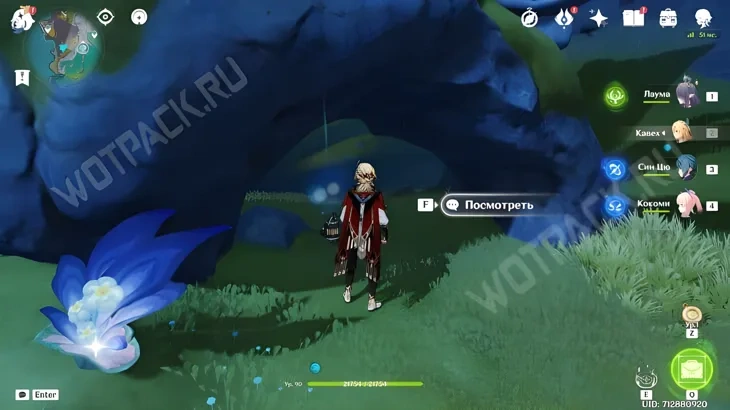The width and height of the screenshot is (730, 410).
Task: Open the character profile icon in top bar
Action: tap(703, 18)
